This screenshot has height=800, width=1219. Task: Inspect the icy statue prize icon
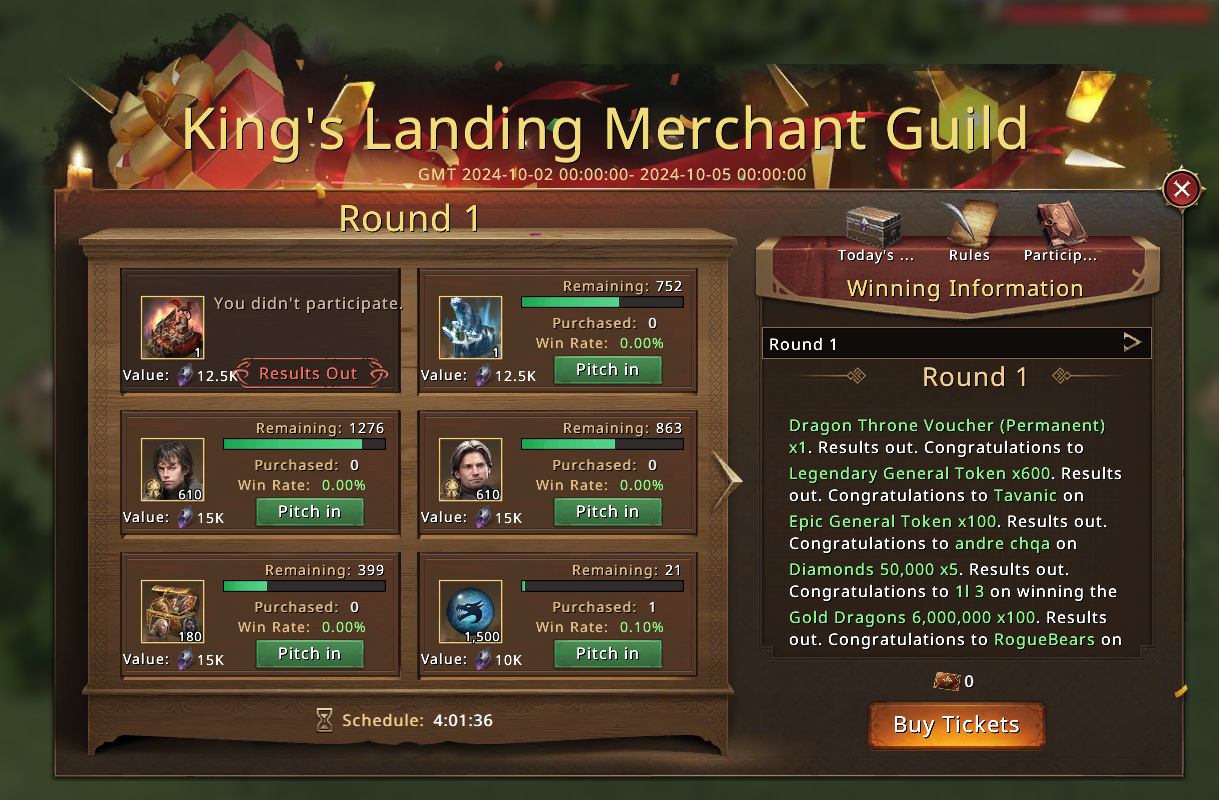click(471, 328)
